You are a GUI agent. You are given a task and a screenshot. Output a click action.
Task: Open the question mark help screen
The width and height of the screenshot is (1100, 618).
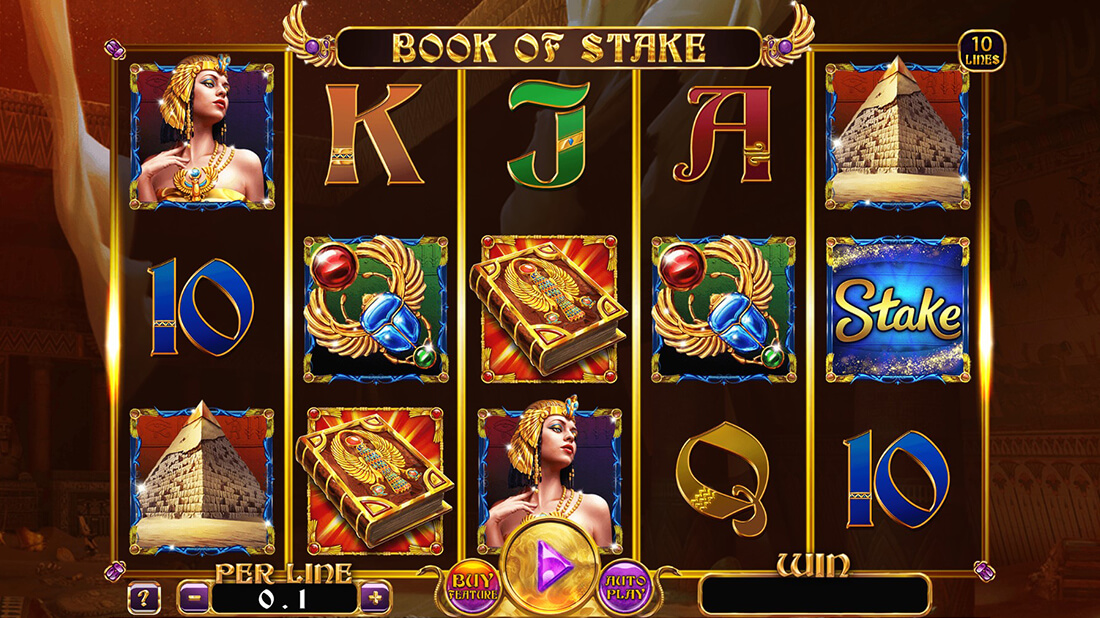(144, 599)
